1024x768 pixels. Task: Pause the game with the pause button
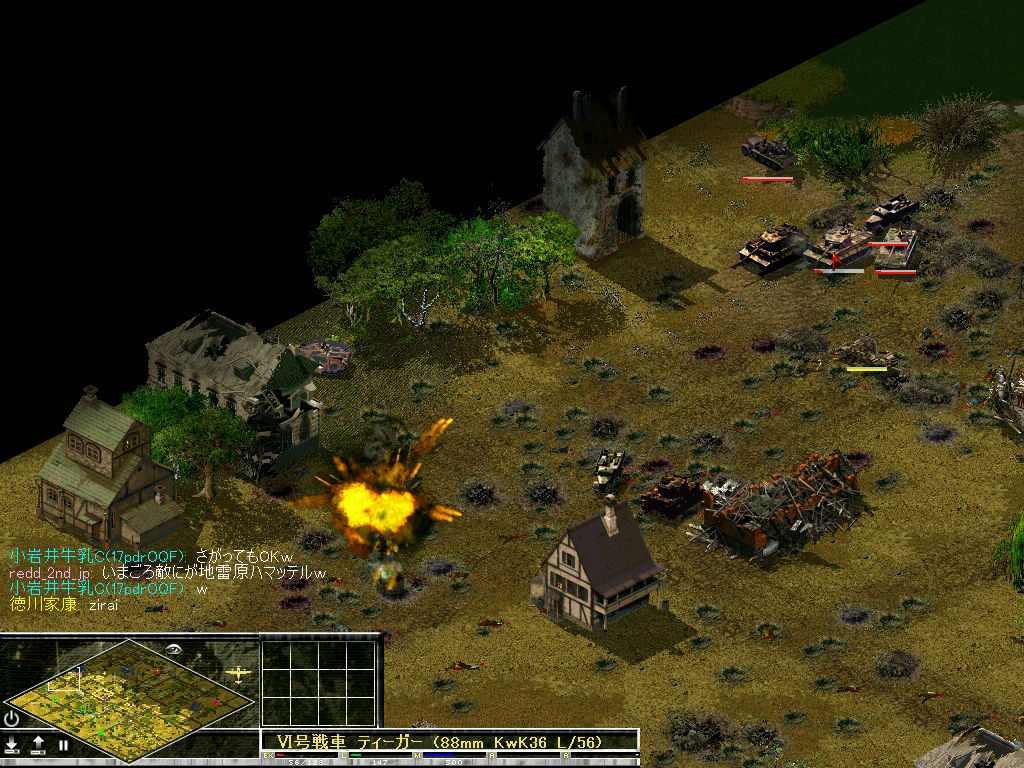63,745
